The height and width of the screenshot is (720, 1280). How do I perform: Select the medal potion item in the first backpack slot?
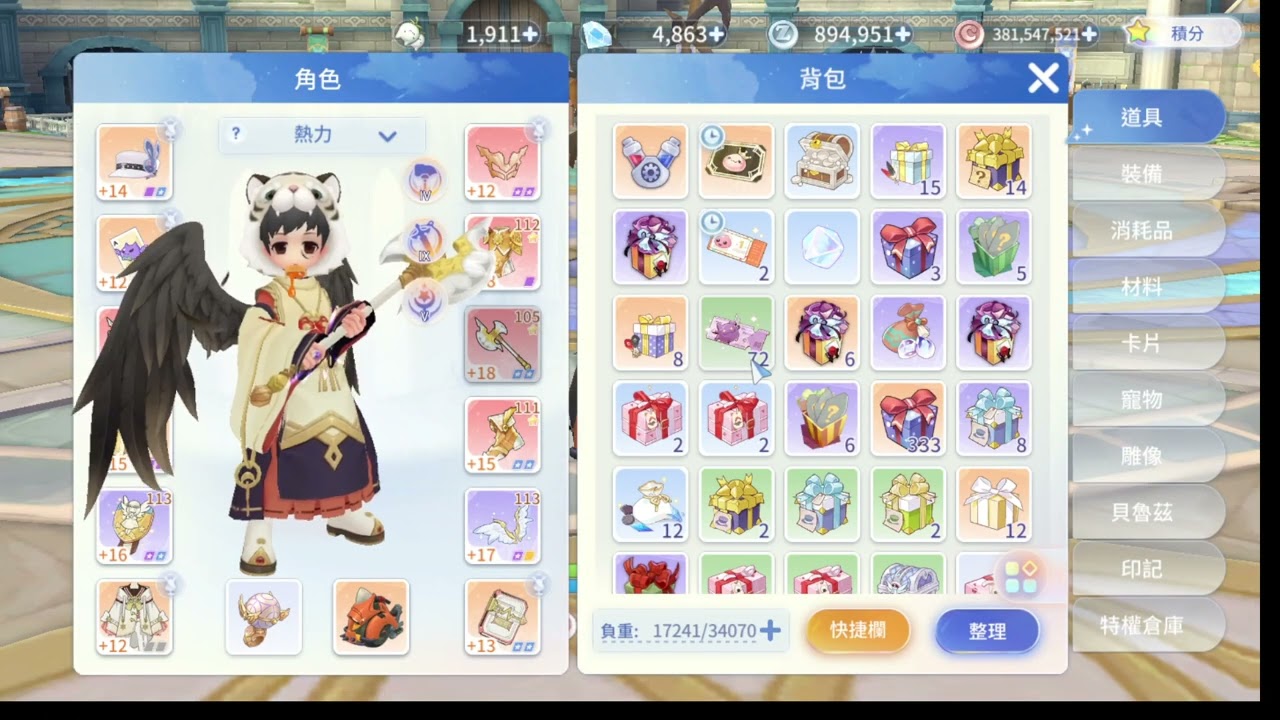click(650, 161)
